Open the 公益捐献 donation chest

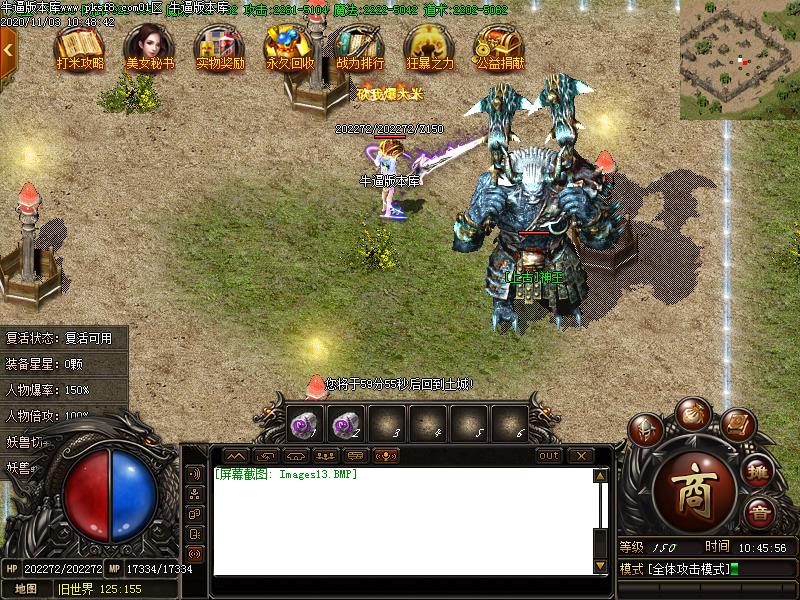500,46
